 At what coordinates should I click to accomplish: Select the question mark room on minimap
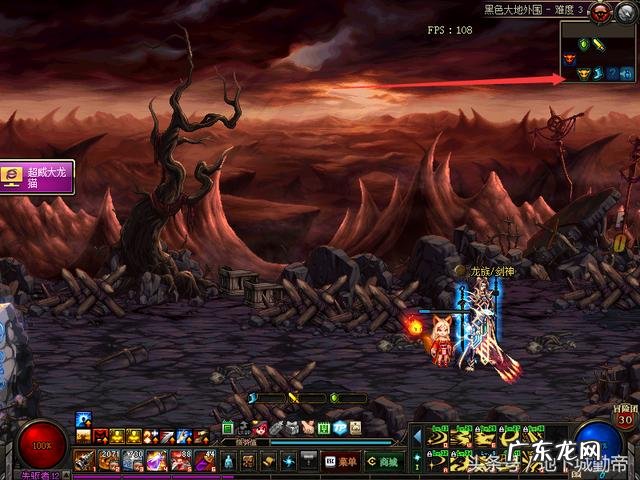click(613, 74)
